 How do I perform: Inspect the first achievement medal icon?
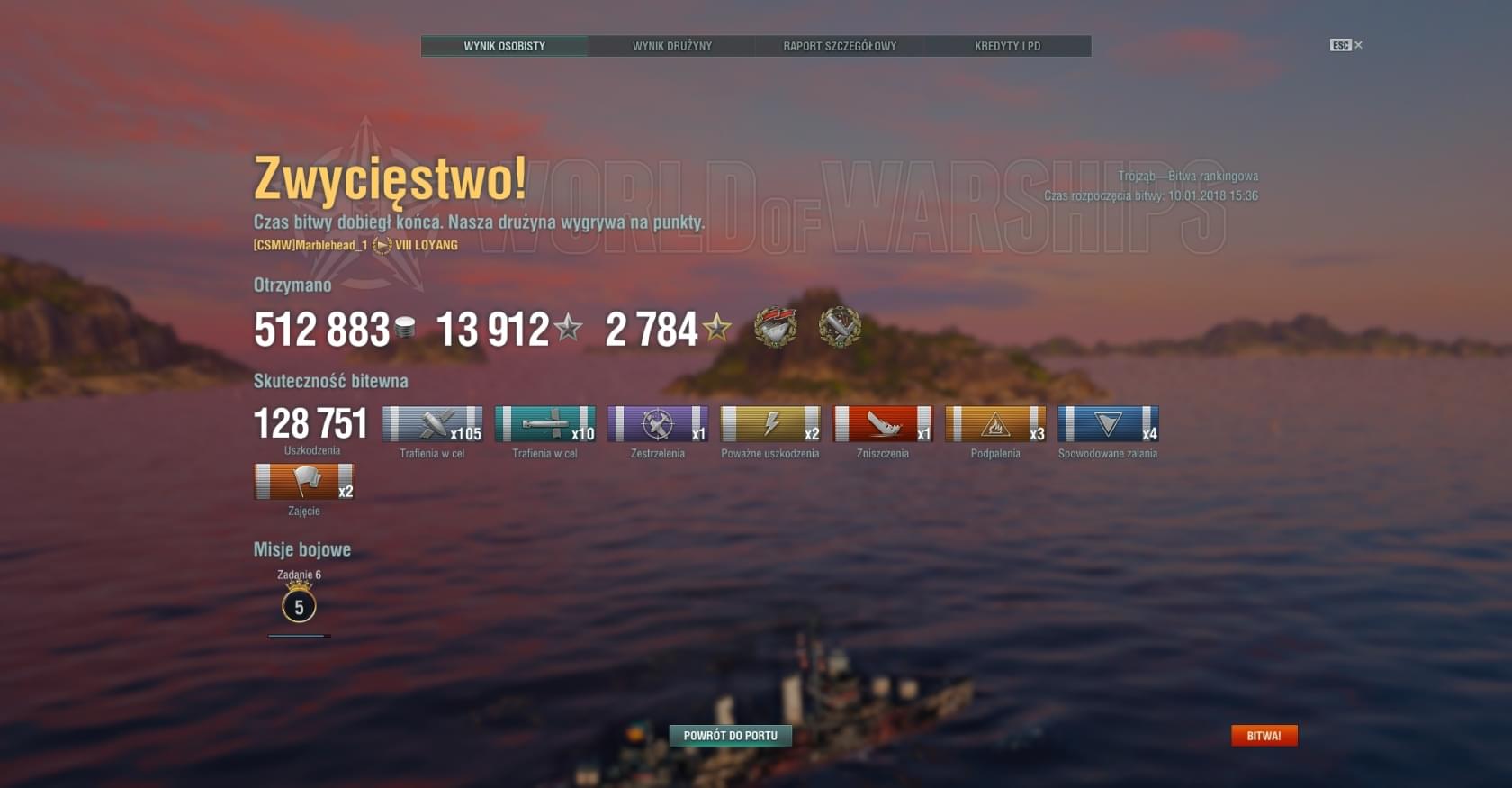775,327
